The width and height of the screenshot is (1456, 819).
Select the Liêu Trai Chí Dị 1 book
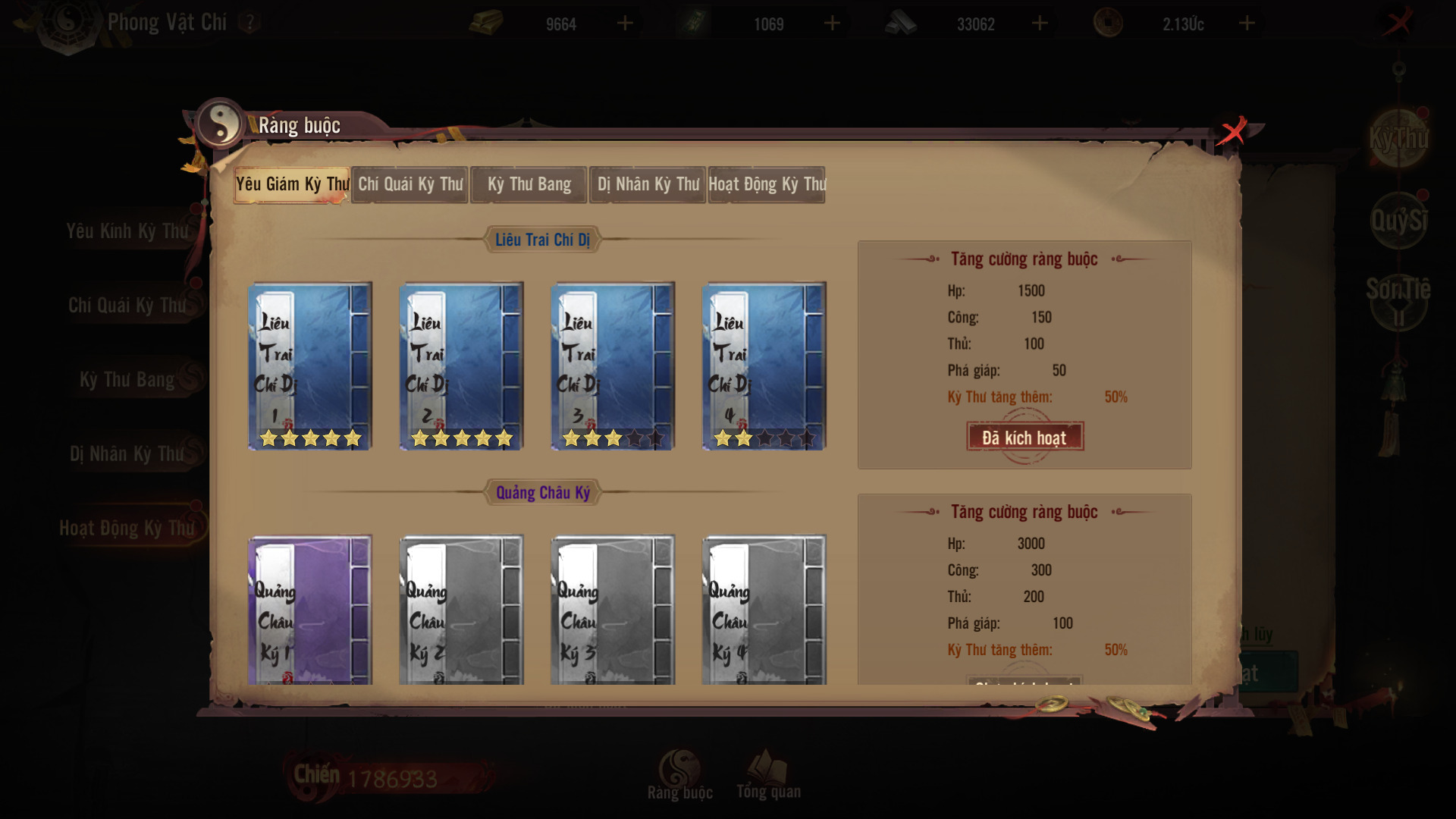[310, 366]
